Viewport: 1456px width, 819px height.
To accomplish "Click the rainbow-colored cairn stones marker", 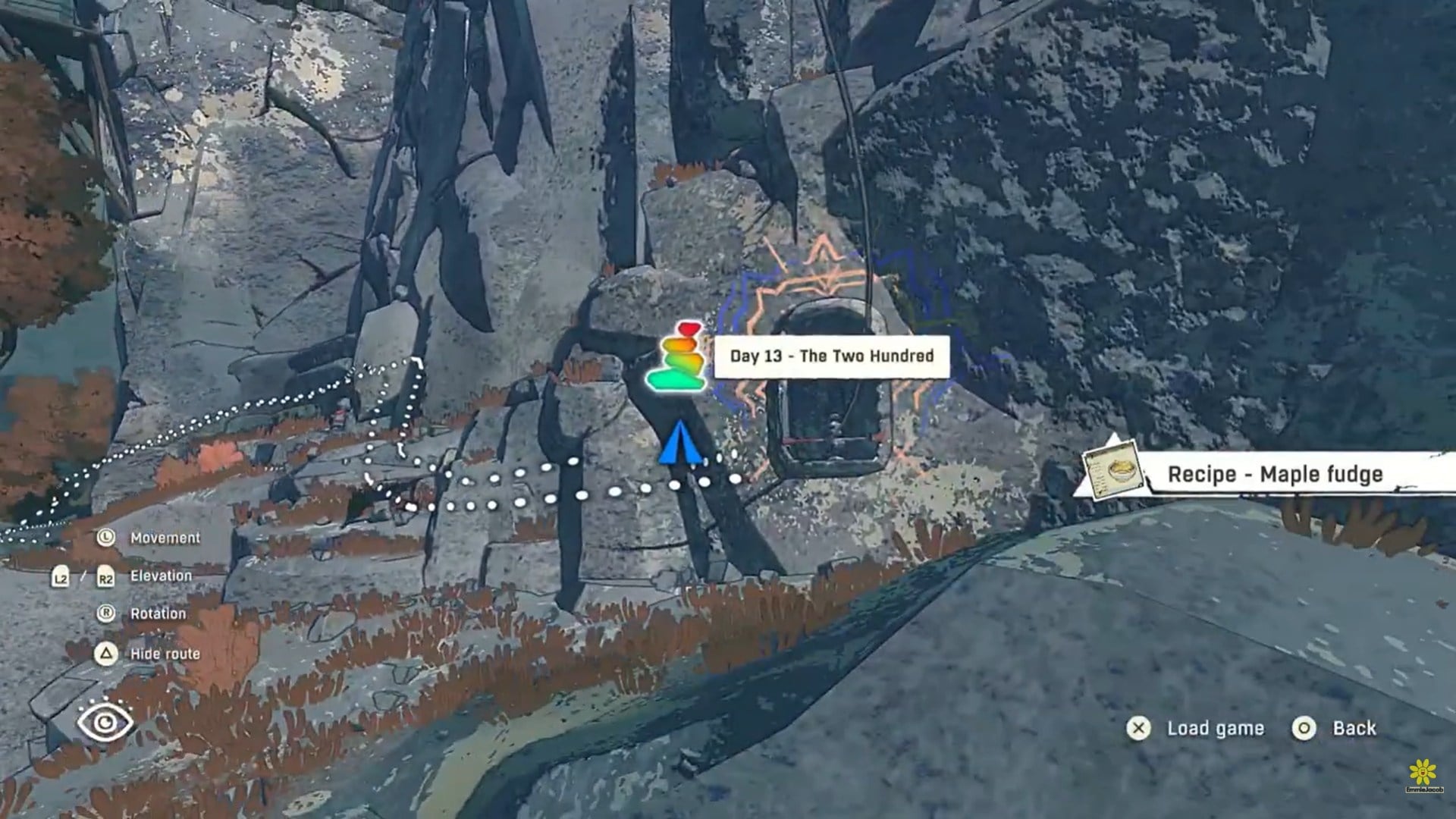I will [x=679, y=355].
